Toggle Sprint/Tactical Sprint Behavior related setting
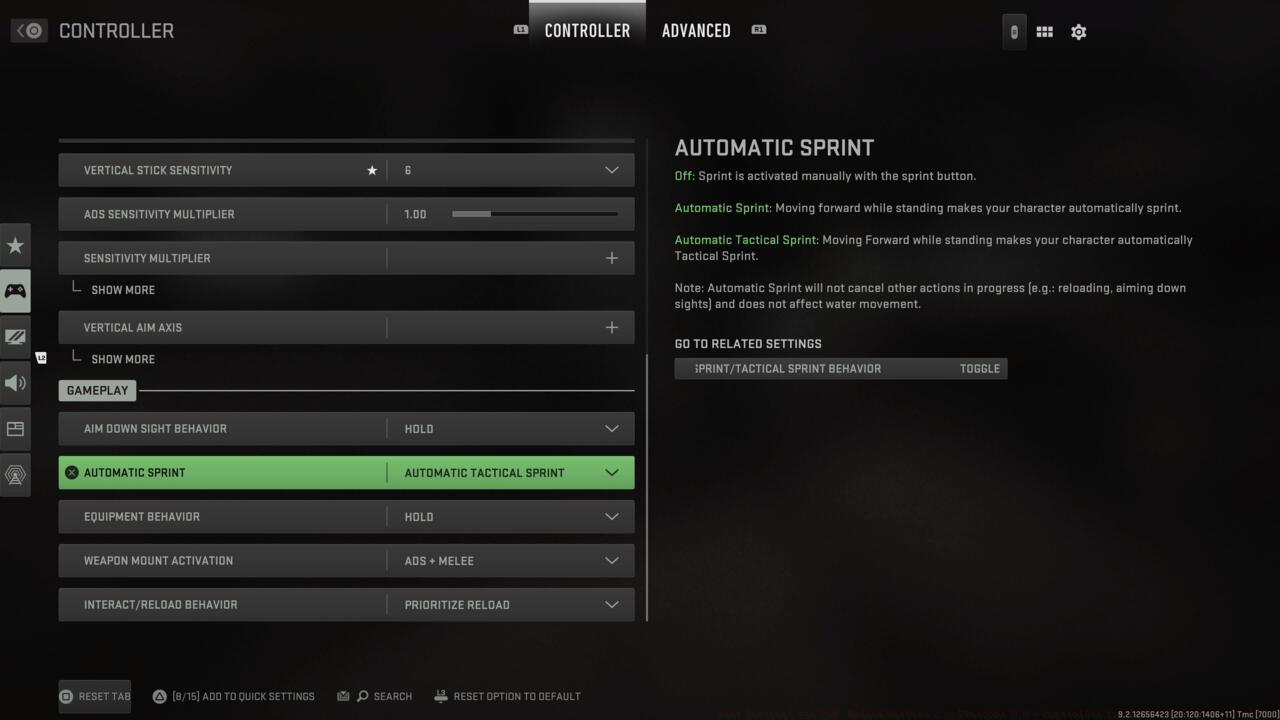Viewport: 1280px width, 720px height. point(840,368)
